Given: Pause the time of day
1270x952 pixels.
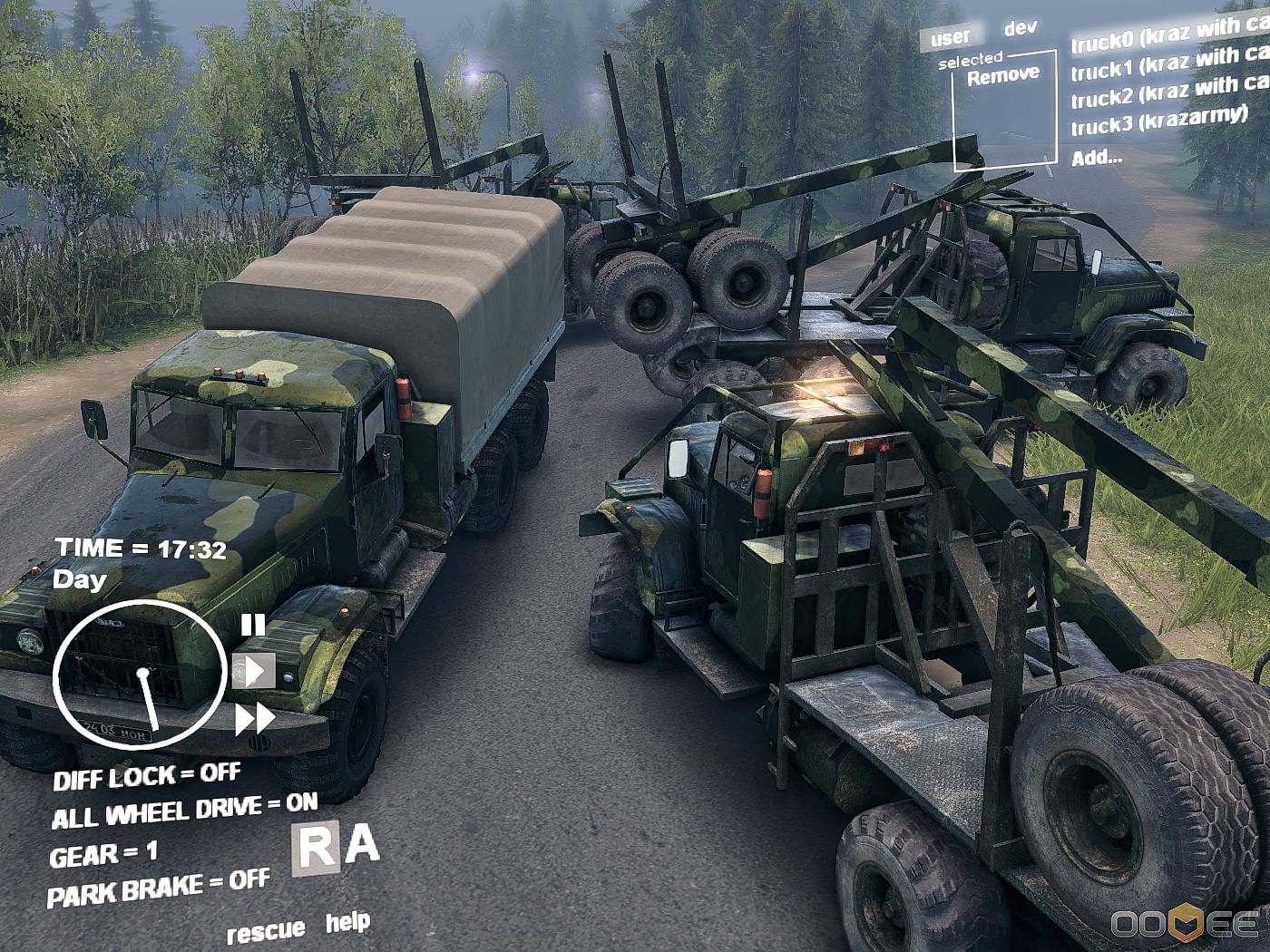Looking at the screenshot, I should tap(252, 625).
